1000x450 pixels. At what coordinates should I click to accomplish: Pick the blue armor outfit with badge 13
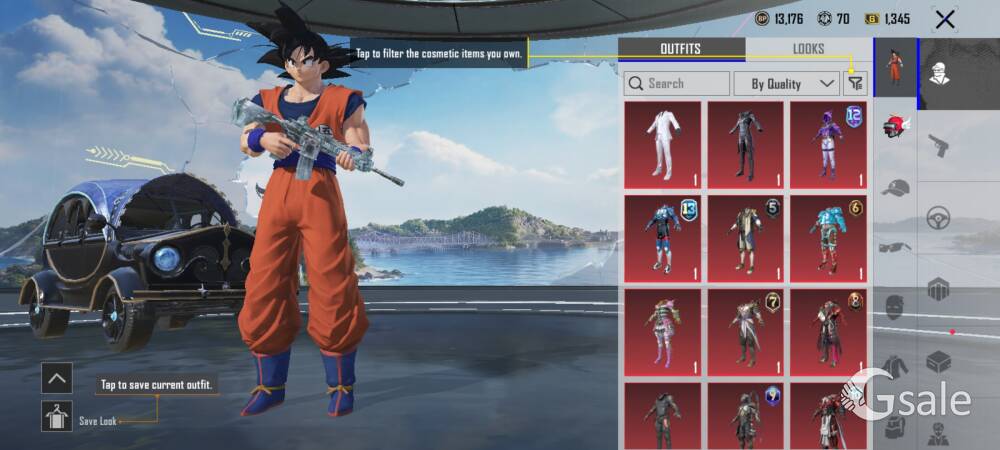click(x=662, y=238)
